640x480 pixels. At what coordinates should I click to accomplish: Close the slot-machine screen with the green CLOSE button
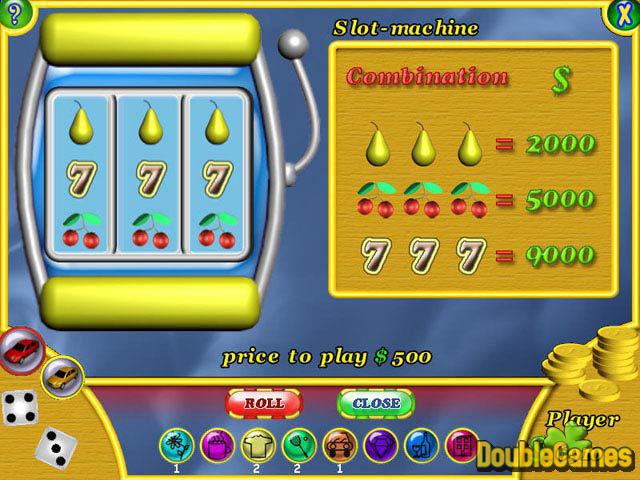point(376,402)
